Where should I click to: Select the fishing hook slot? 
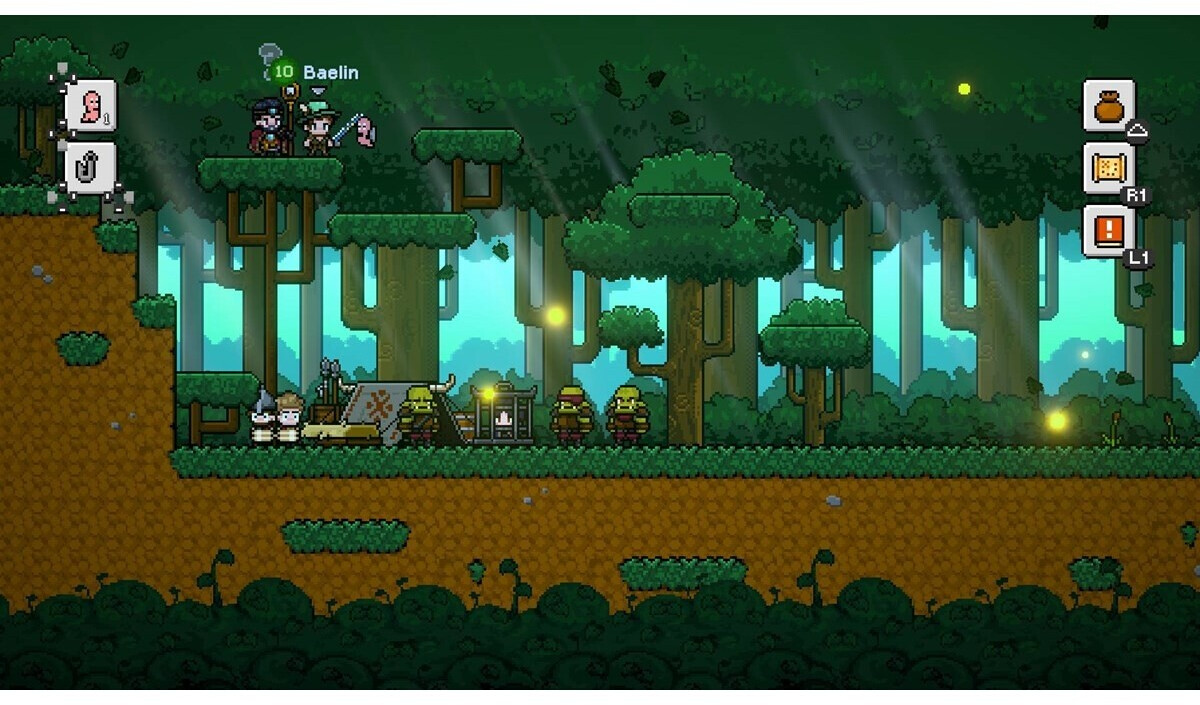91,166
